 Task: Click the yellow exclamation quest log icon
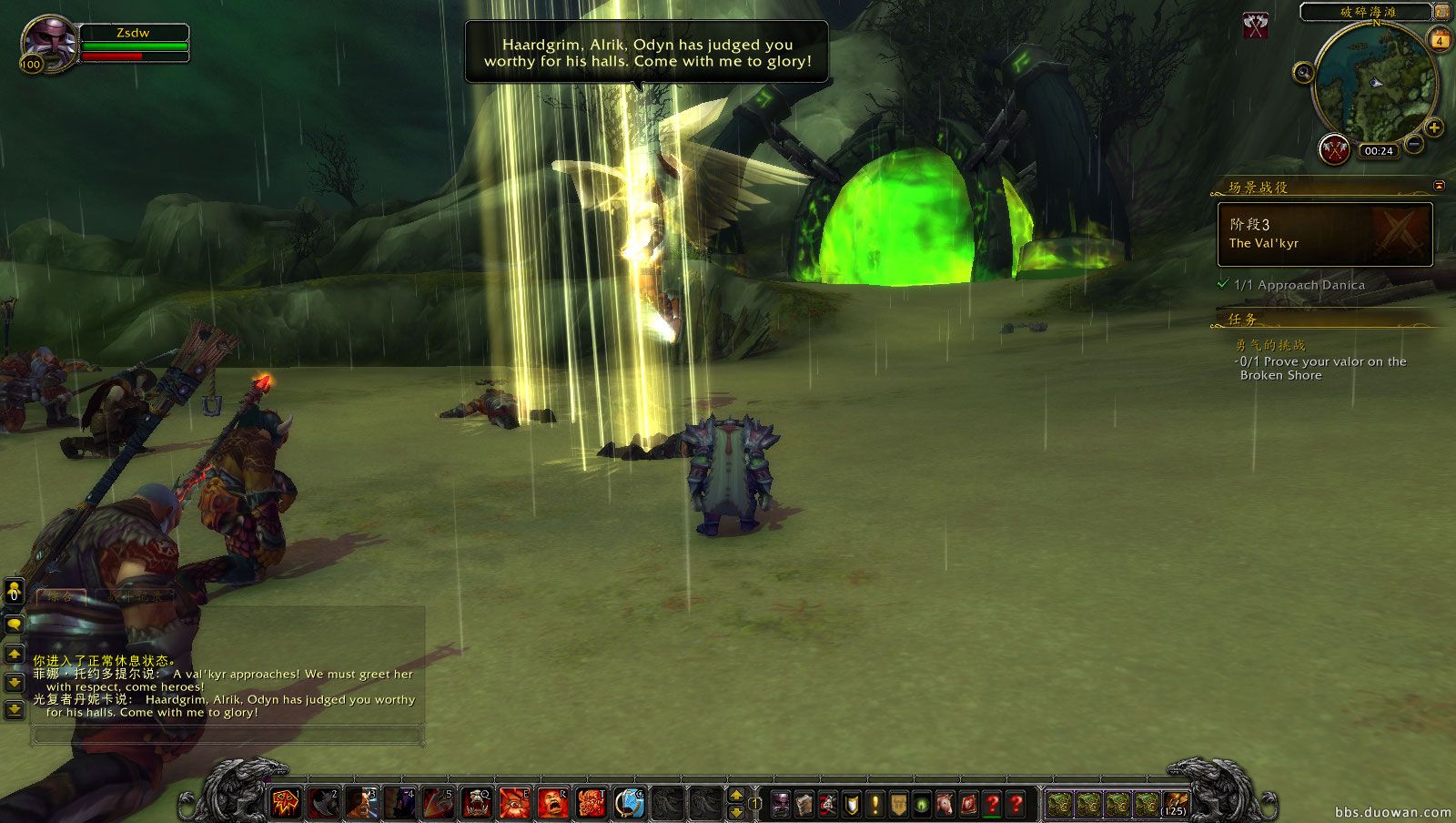pos(874,804)
